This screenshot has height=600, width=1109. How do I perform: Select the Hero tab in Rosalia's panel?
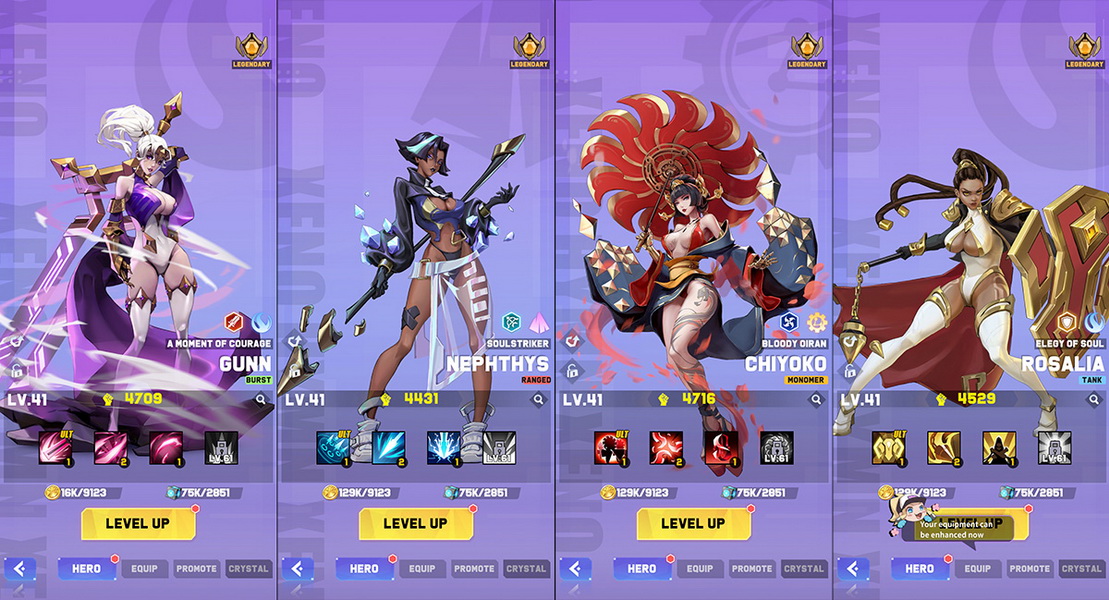(920, 569)
